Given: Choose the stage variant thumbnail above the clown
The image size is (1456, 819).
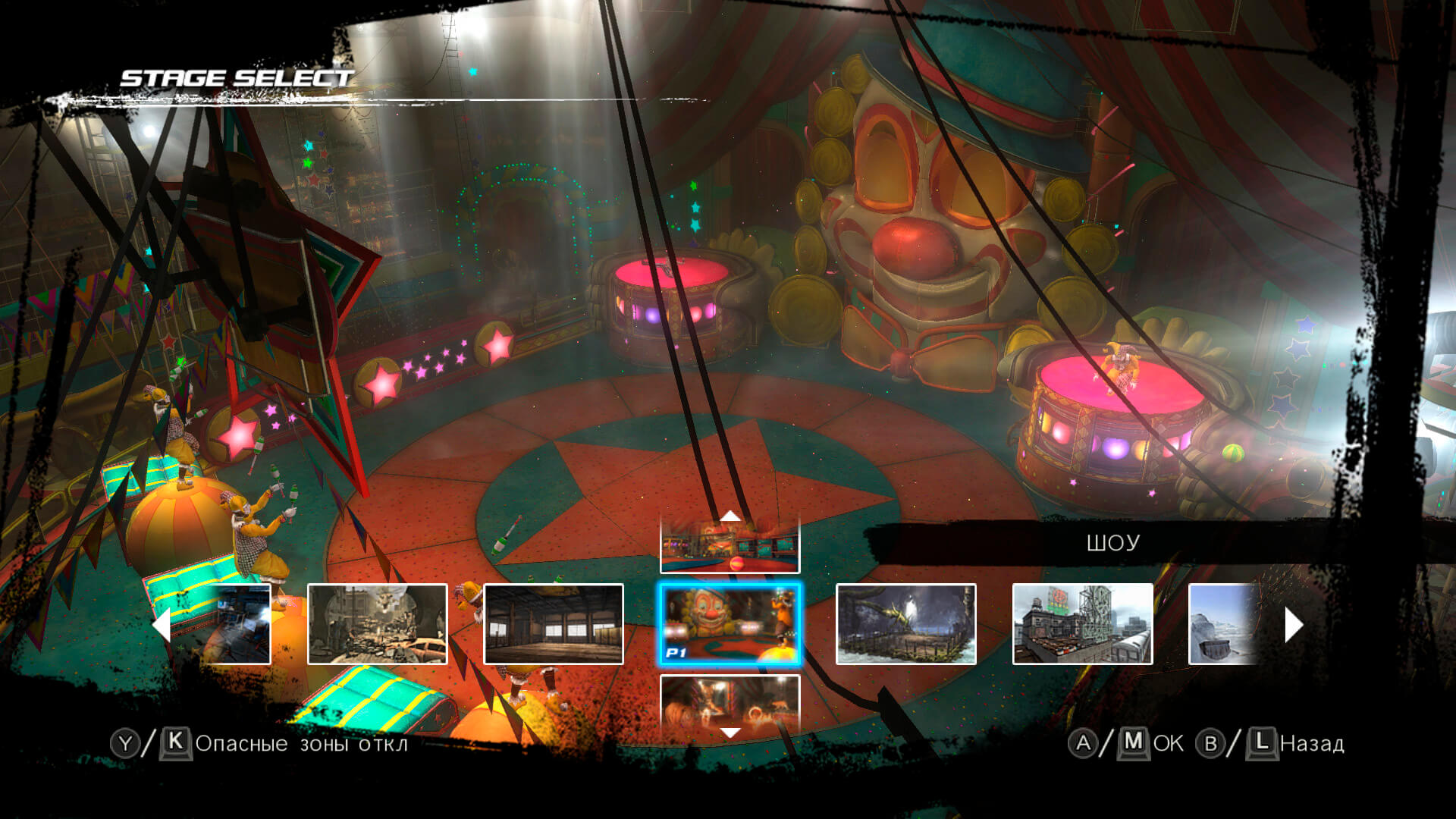Looking at the screenshot, I should tap(730, 548).
